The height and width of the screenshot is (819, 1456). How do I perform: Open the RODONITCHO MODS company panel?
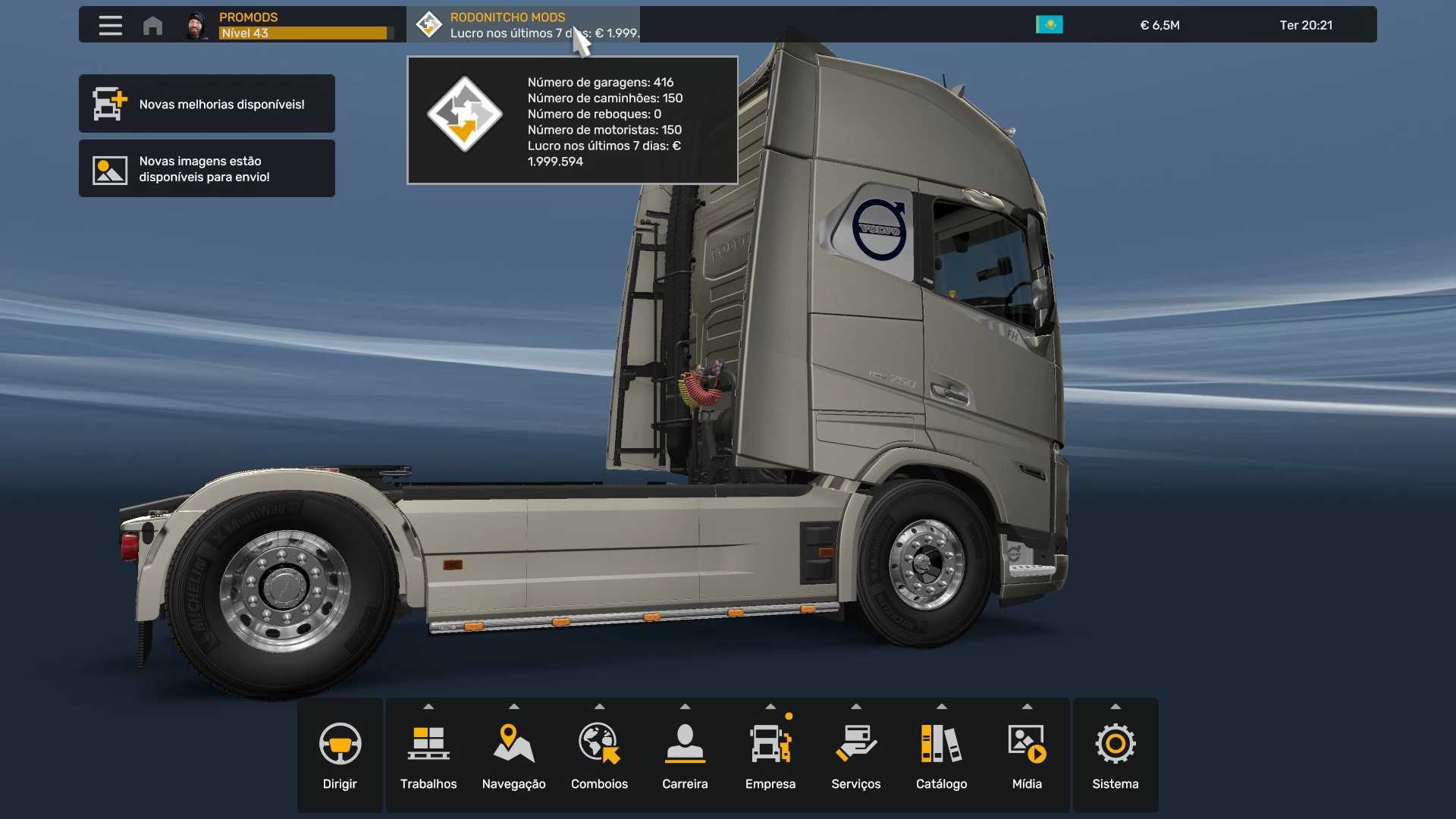(x=523, y=25)
